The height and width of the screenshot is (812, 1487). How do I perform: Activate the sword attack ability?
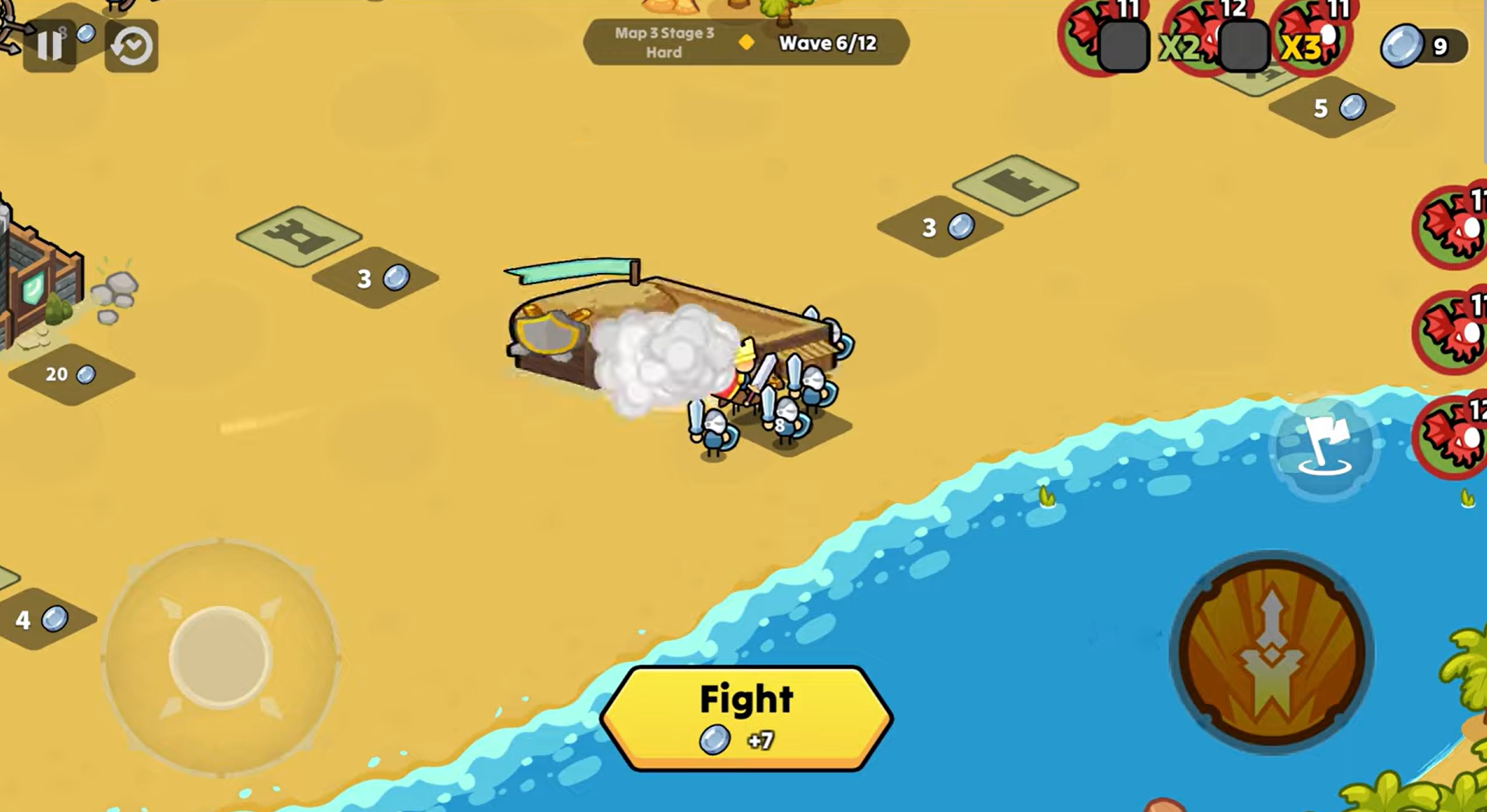click(1271, 653)
